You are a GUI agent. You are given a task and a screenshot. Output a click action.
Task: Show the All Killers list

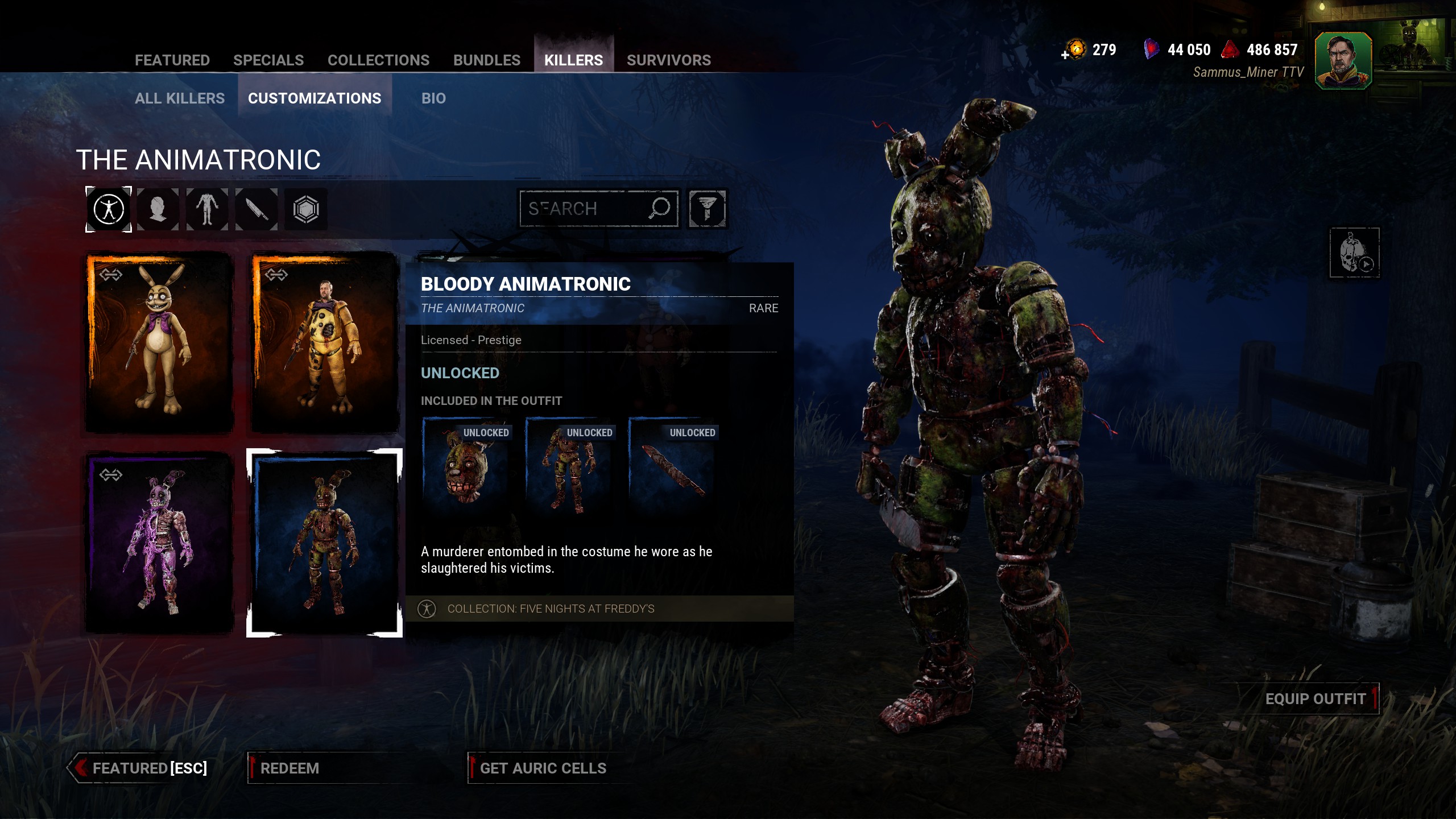(x=180, y=98)
